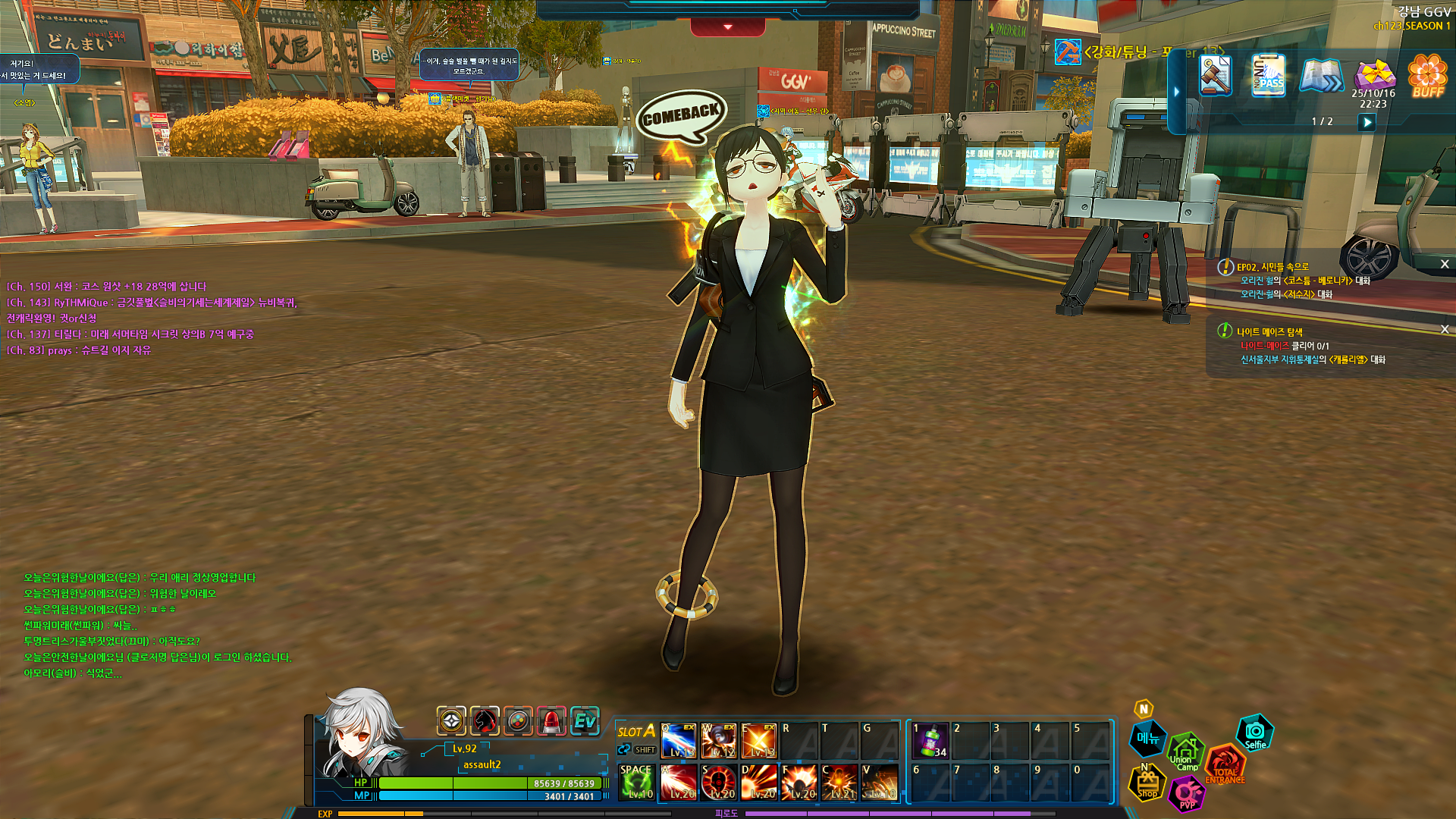Collapse the top-right icon panel arrow
1456x819 pixels.
1177,92
